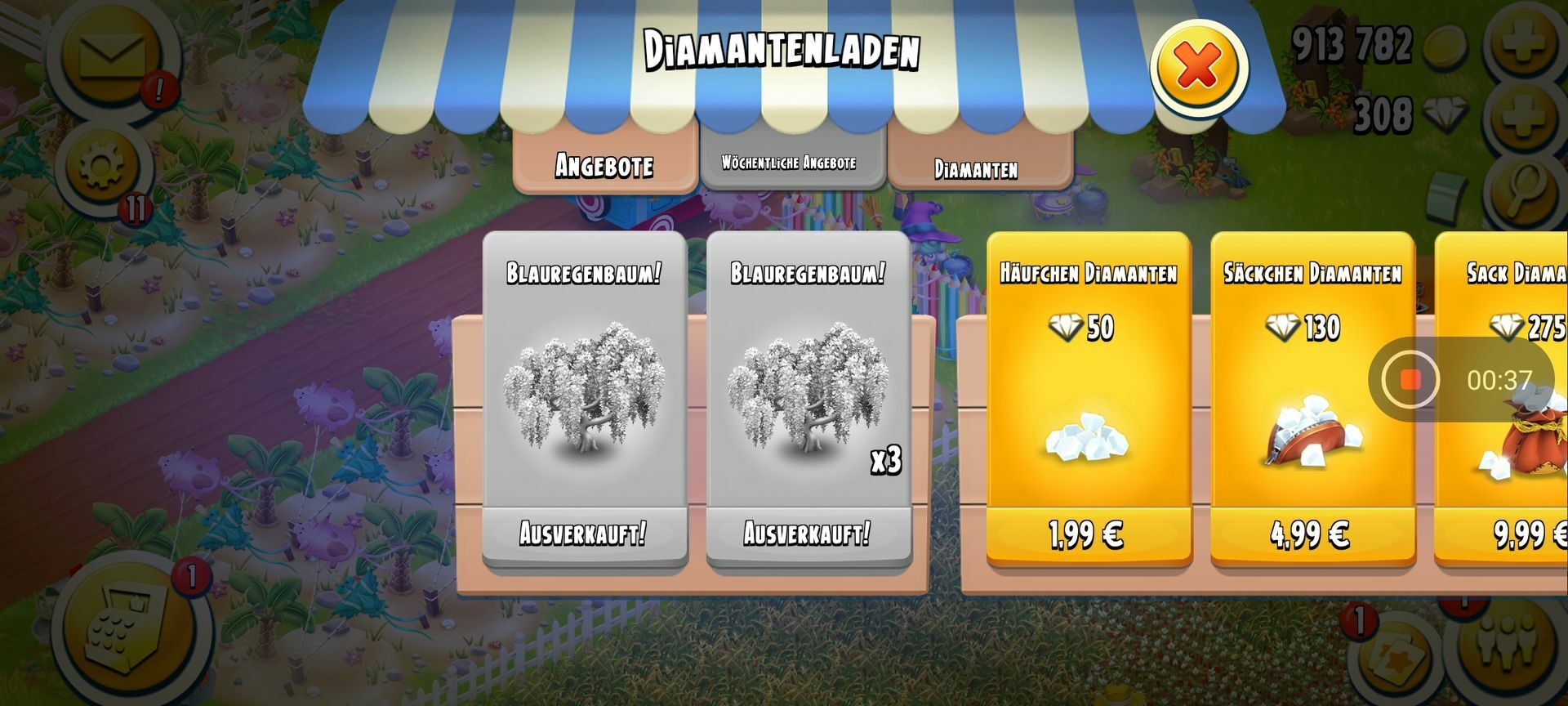1568x706 pixels.
Task: Open the mailbox envelope icon
Action: tap(112, 56)
